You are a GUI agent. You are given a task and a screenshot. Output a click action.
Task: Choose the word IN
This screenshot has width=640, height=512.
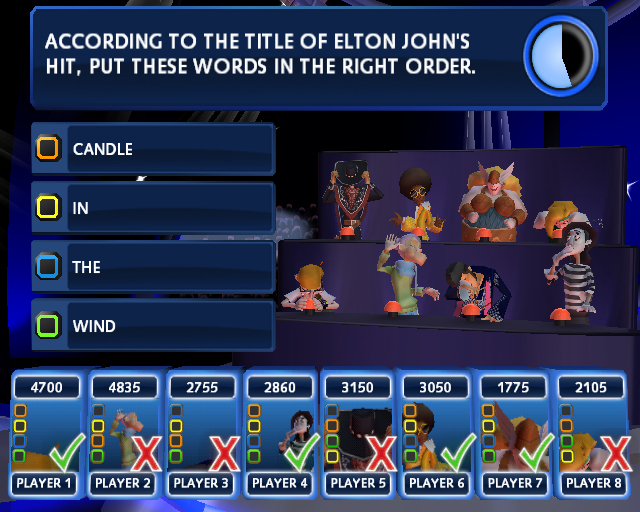tap(153, 208)
